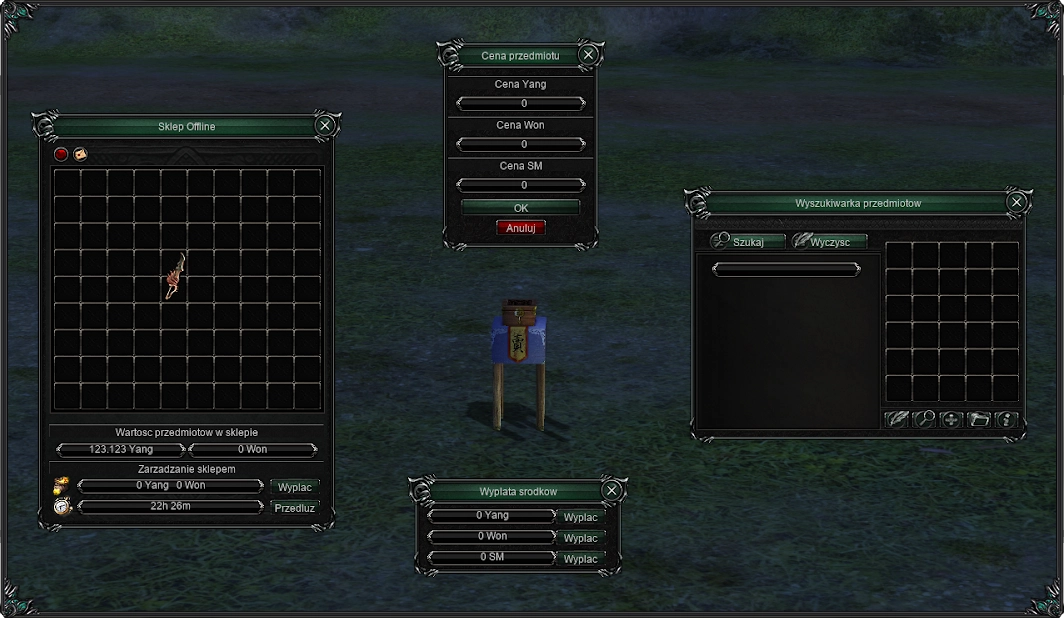This screenshot has width=1064, height=618.
Task: Show info via the search window's i icon
Action: coord(1006,419)
